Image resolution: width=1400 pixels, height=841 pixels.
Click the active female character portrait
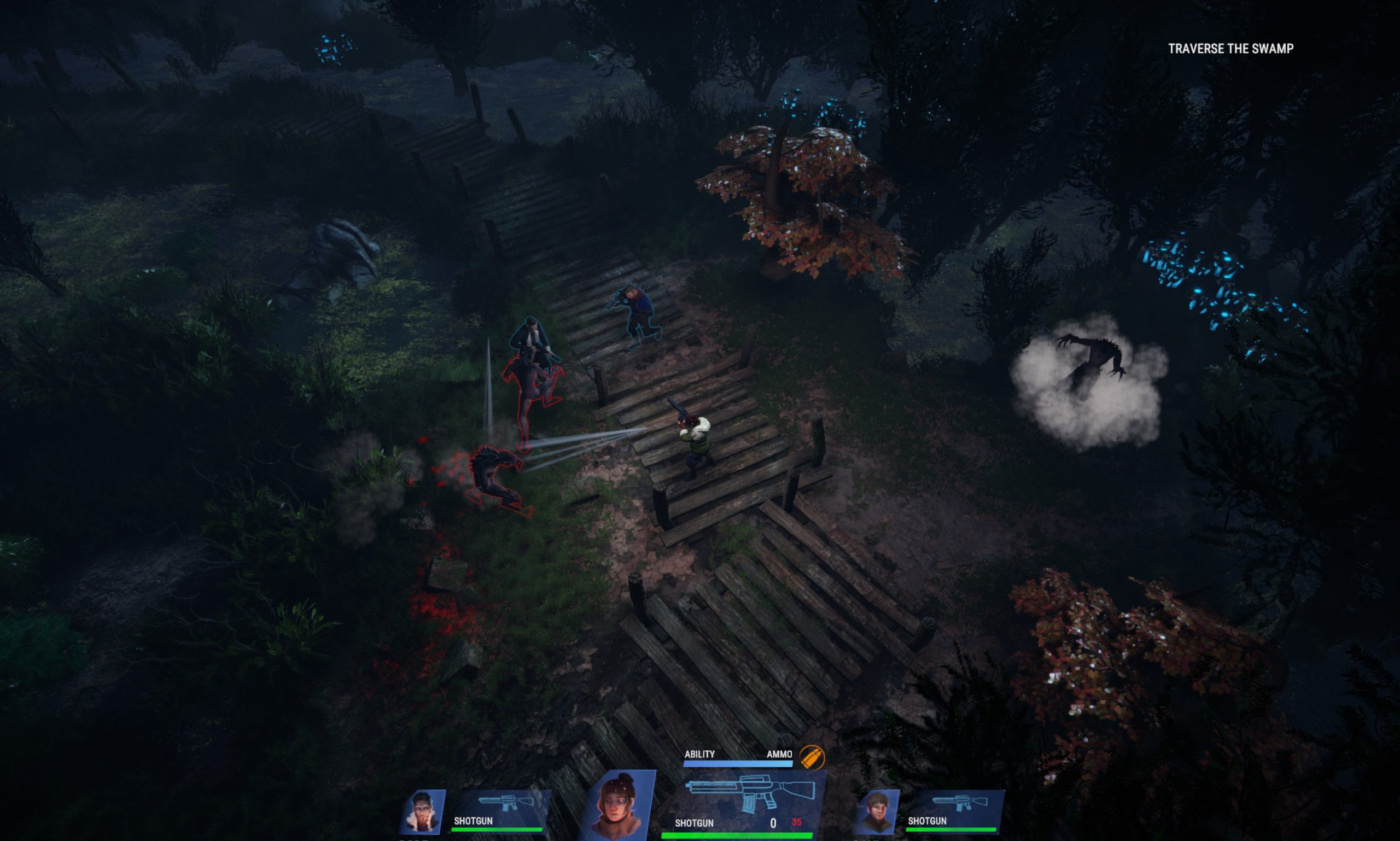coord(620,805)
